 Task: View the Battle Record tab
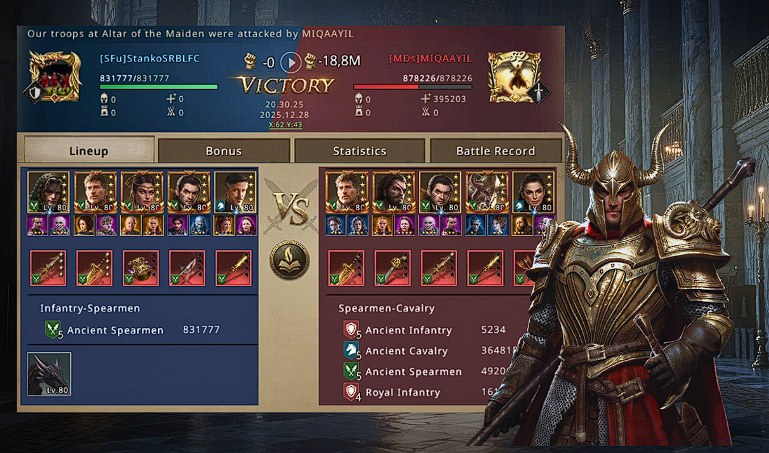pos(495,151)
